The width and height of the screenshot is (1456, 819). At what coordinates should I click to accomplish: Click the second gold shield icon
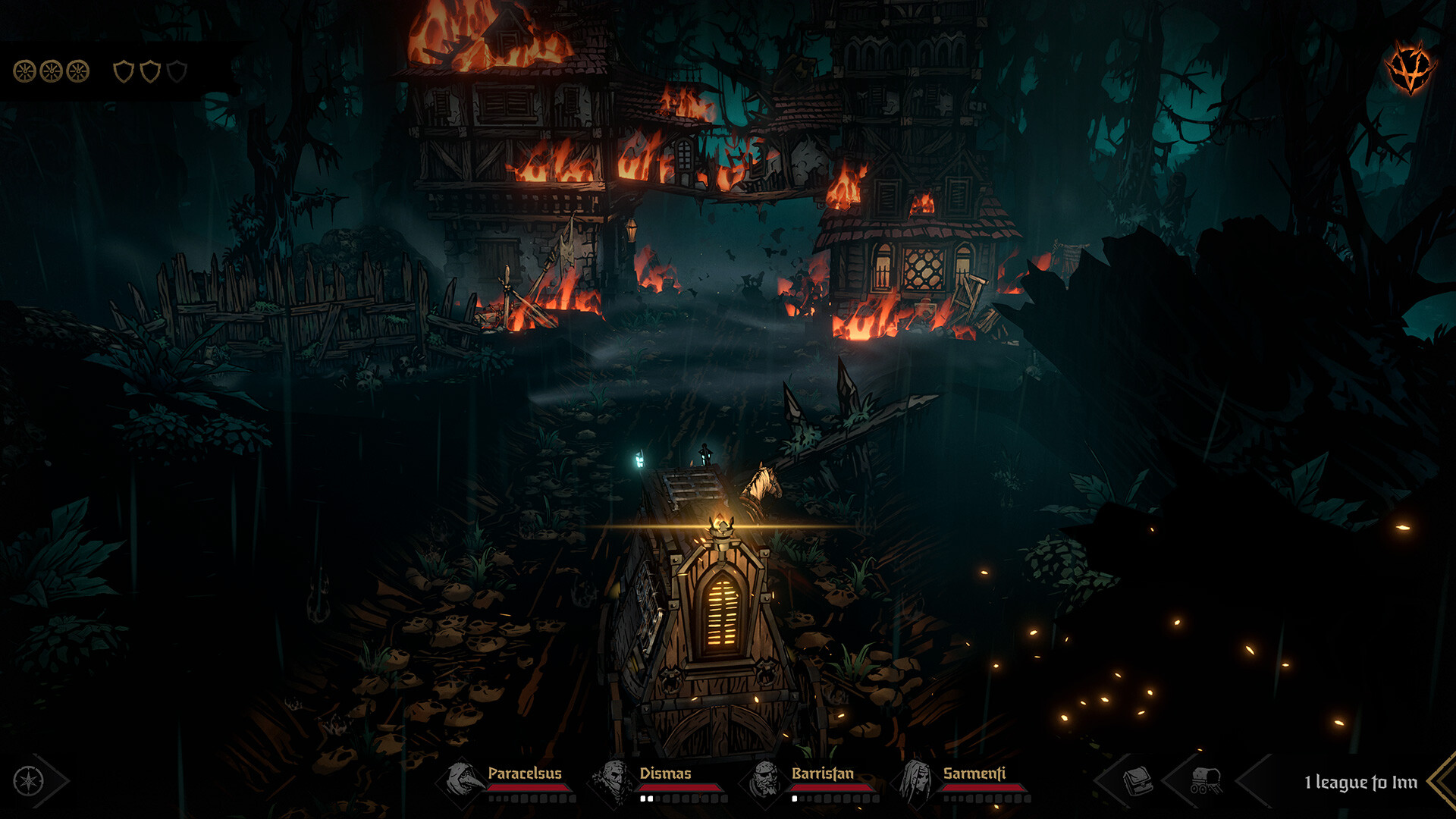click(x=149, y=70)
